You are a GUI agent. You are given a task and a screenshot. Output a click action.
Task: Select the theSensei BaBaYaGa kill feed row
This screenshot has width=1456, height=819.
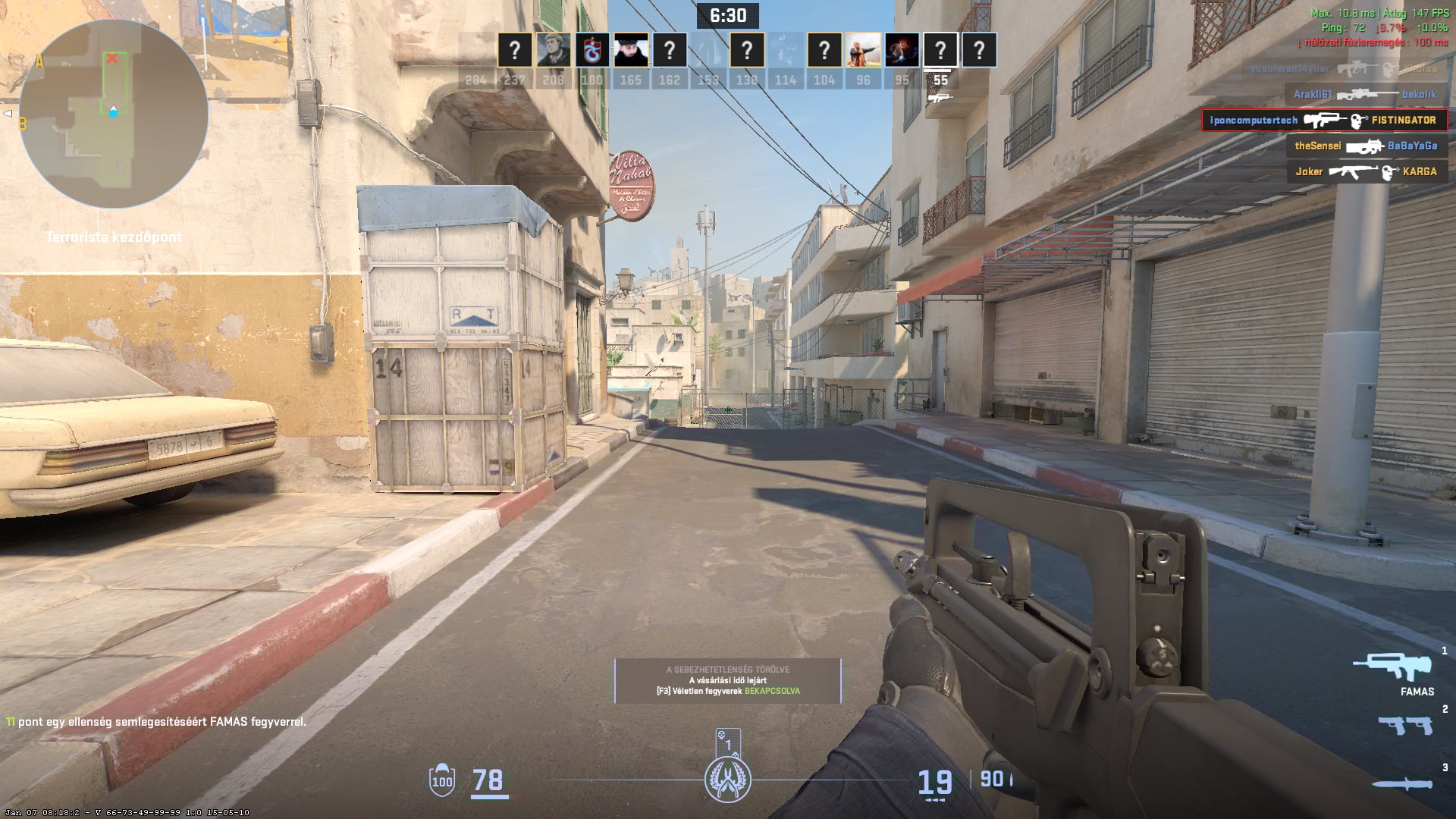(1367, 146)
